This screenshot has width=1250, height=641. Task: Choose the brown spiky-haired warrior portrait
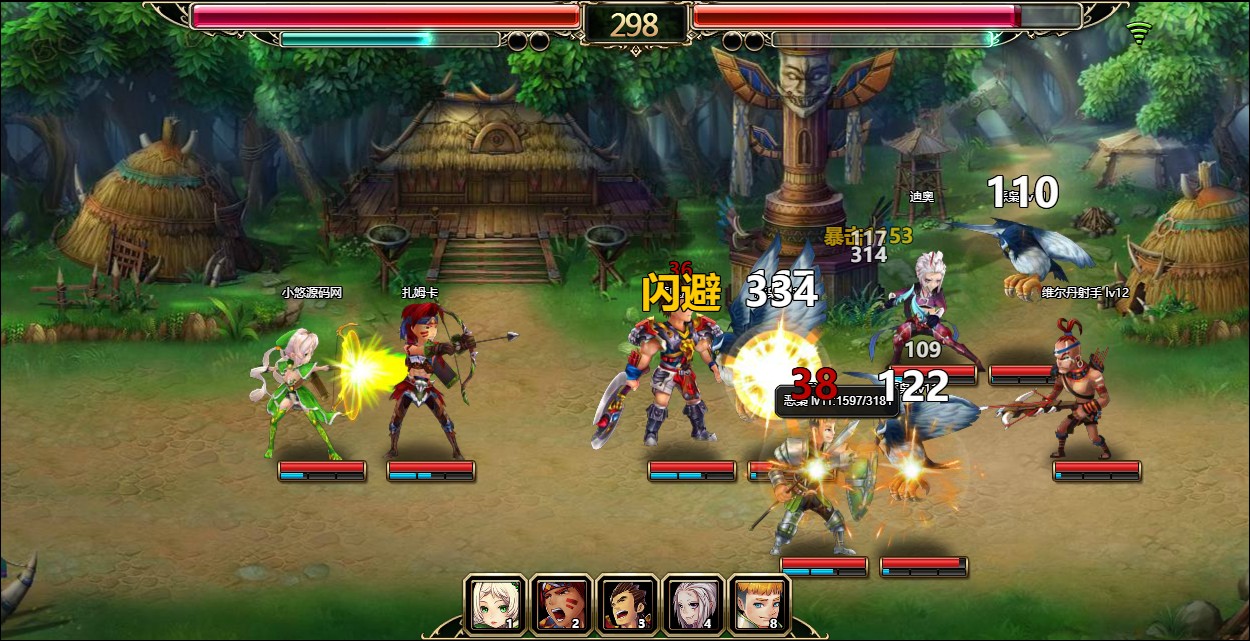[627, 603]
